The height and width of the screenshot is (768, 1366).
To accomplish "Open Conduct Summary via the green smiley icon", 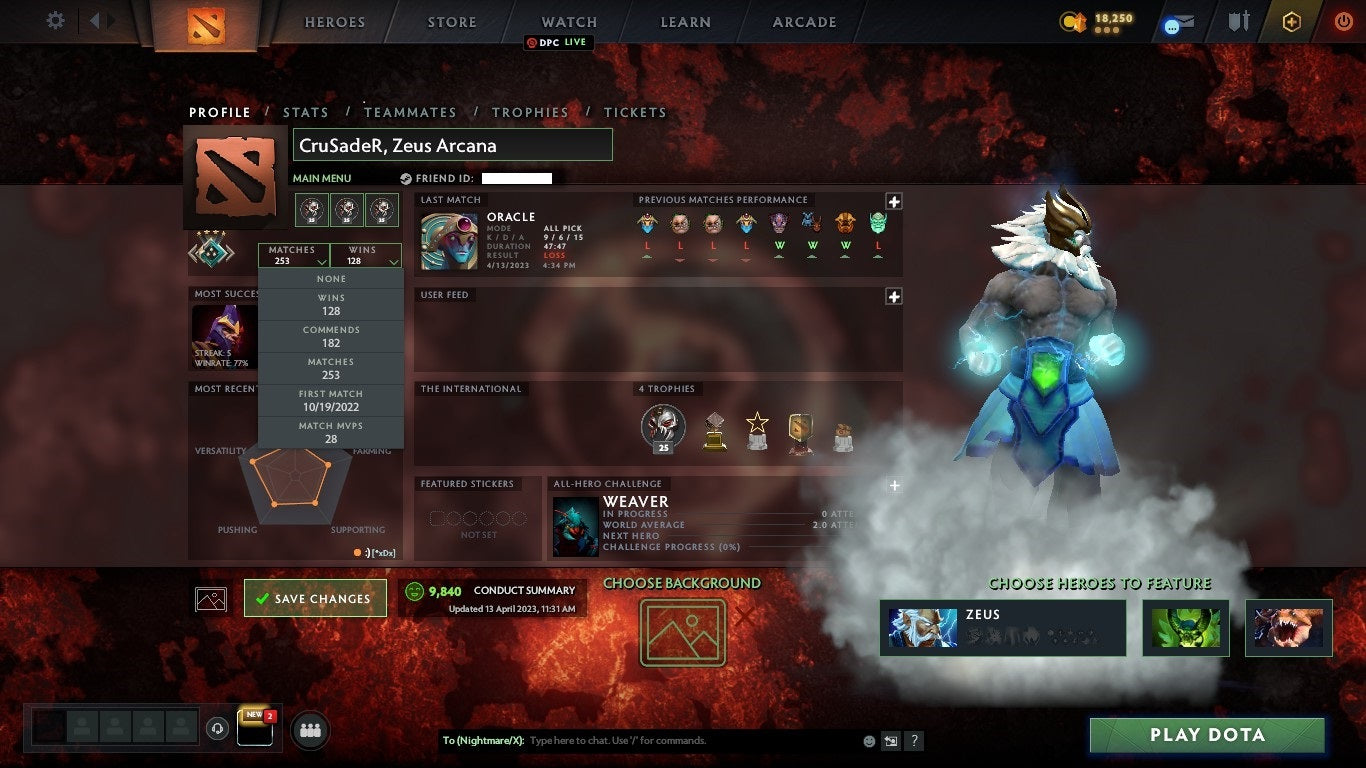I will tap(413, 590).
